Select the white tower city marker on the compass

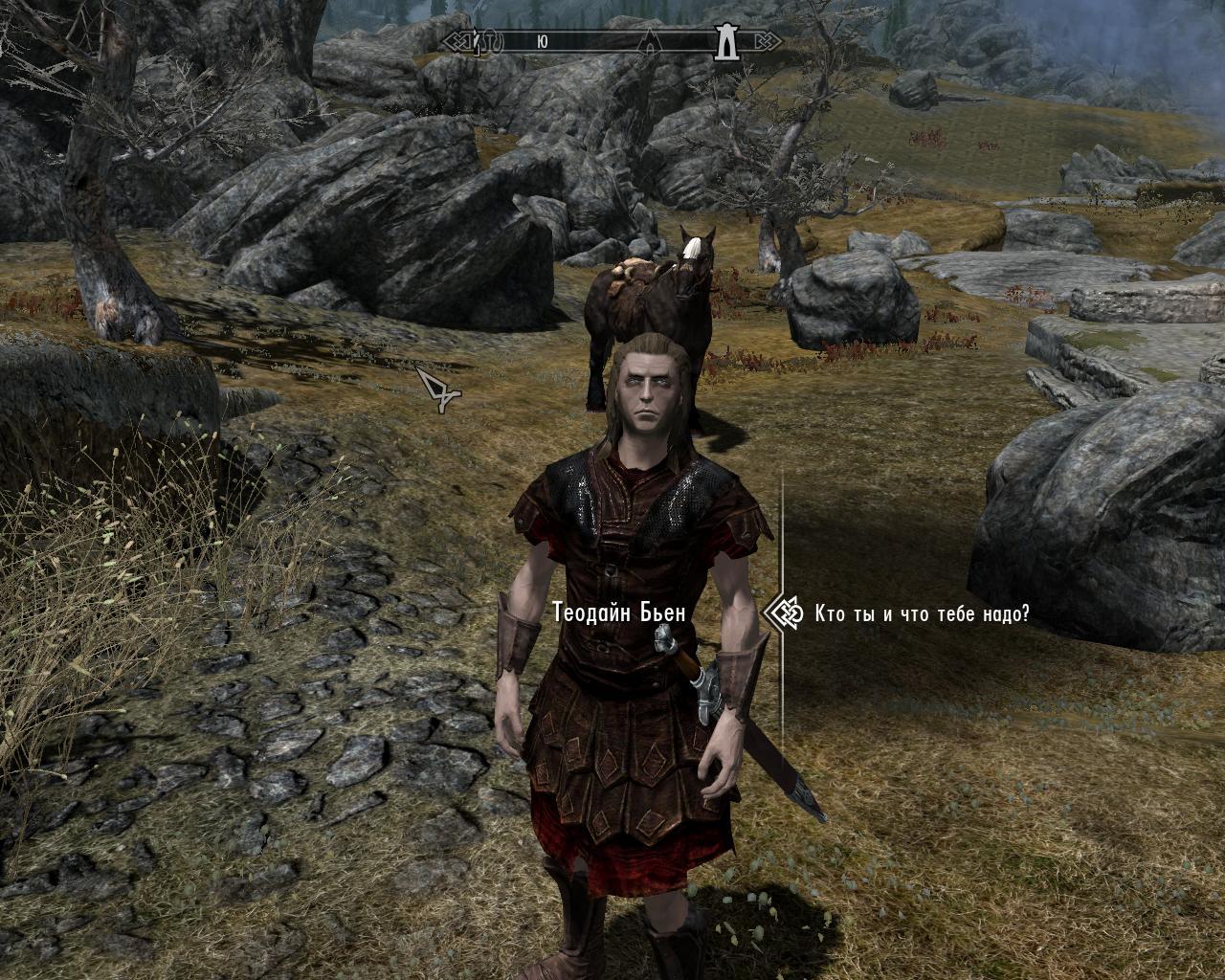[x=725, y=43]
